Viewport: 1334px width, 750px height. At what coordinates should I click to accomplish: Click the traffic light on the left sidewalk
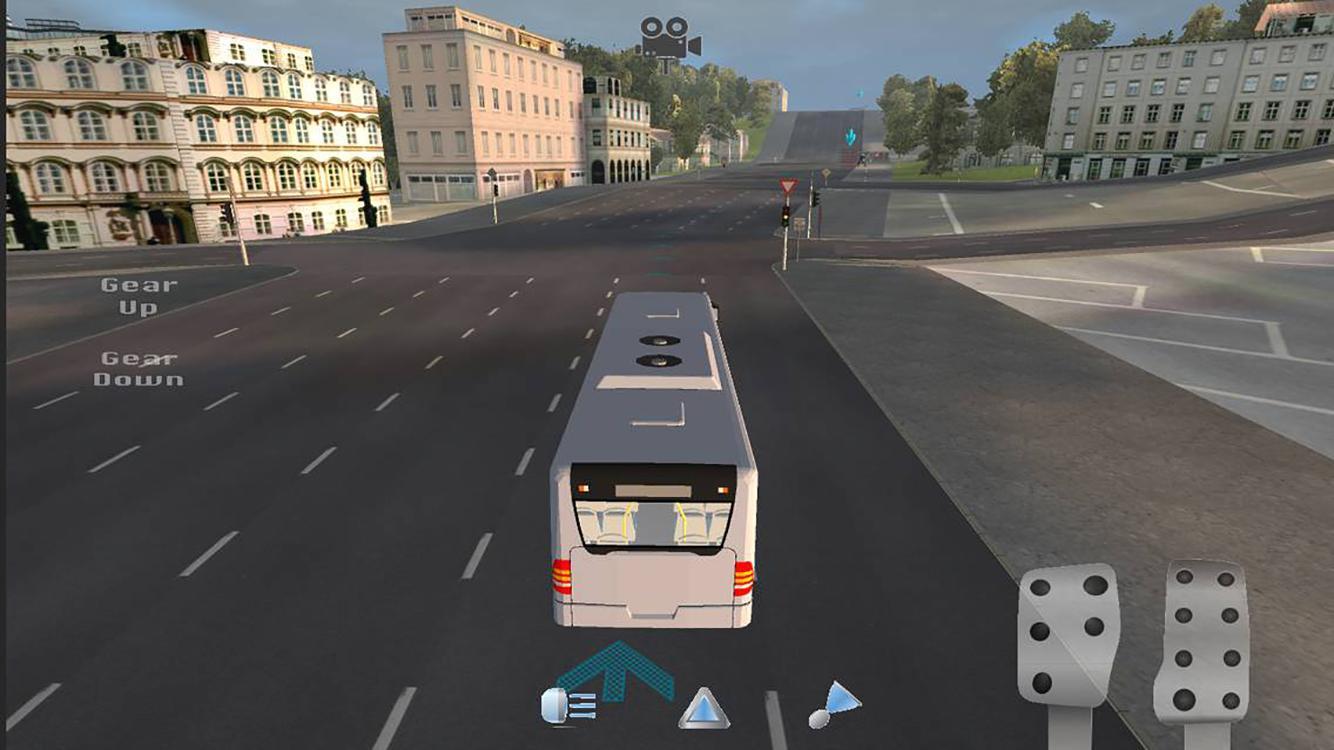(x=495, y=190)
